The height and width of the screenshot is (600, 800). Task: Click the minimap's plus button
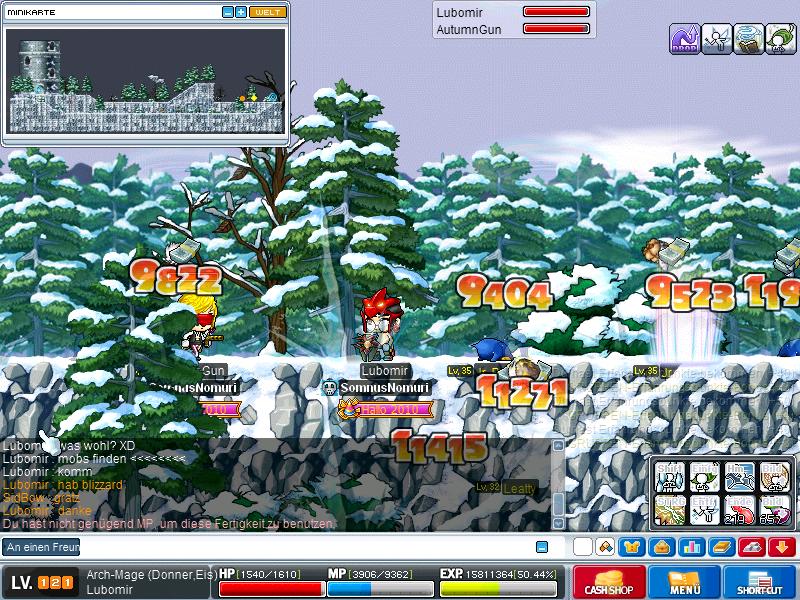click(x=241, y=12)
